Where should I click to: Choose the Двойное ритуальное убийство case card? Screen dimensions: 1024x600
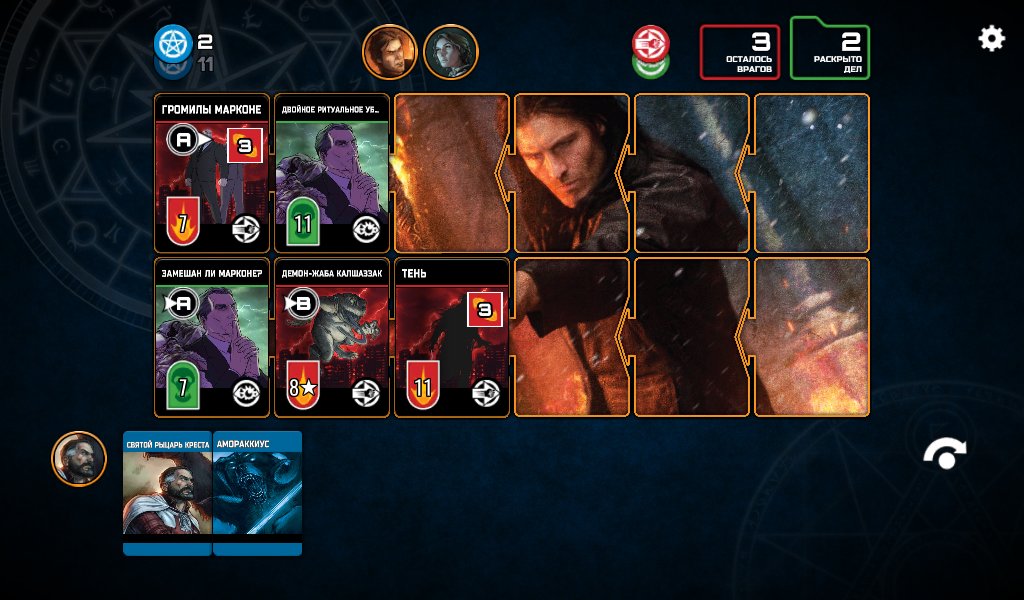(332, 174)
